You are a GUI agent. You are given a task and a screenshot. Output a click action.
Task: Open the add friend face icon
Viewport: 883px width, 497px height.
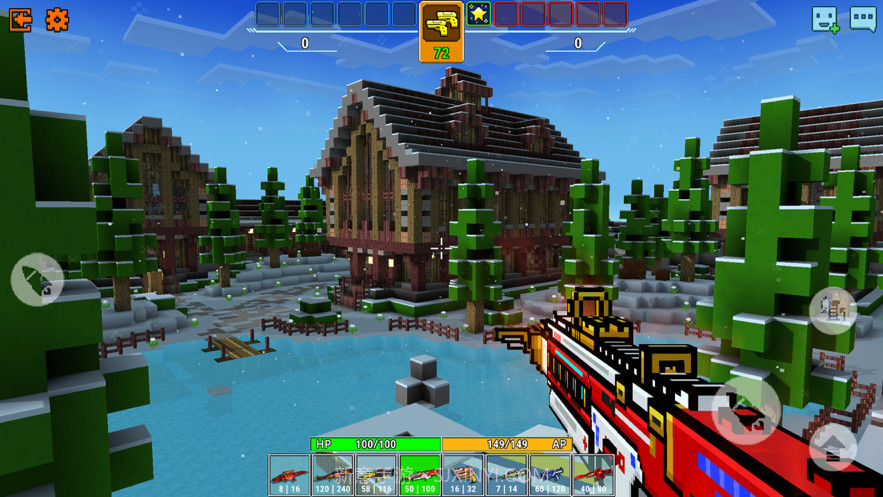tap(825, 19)
